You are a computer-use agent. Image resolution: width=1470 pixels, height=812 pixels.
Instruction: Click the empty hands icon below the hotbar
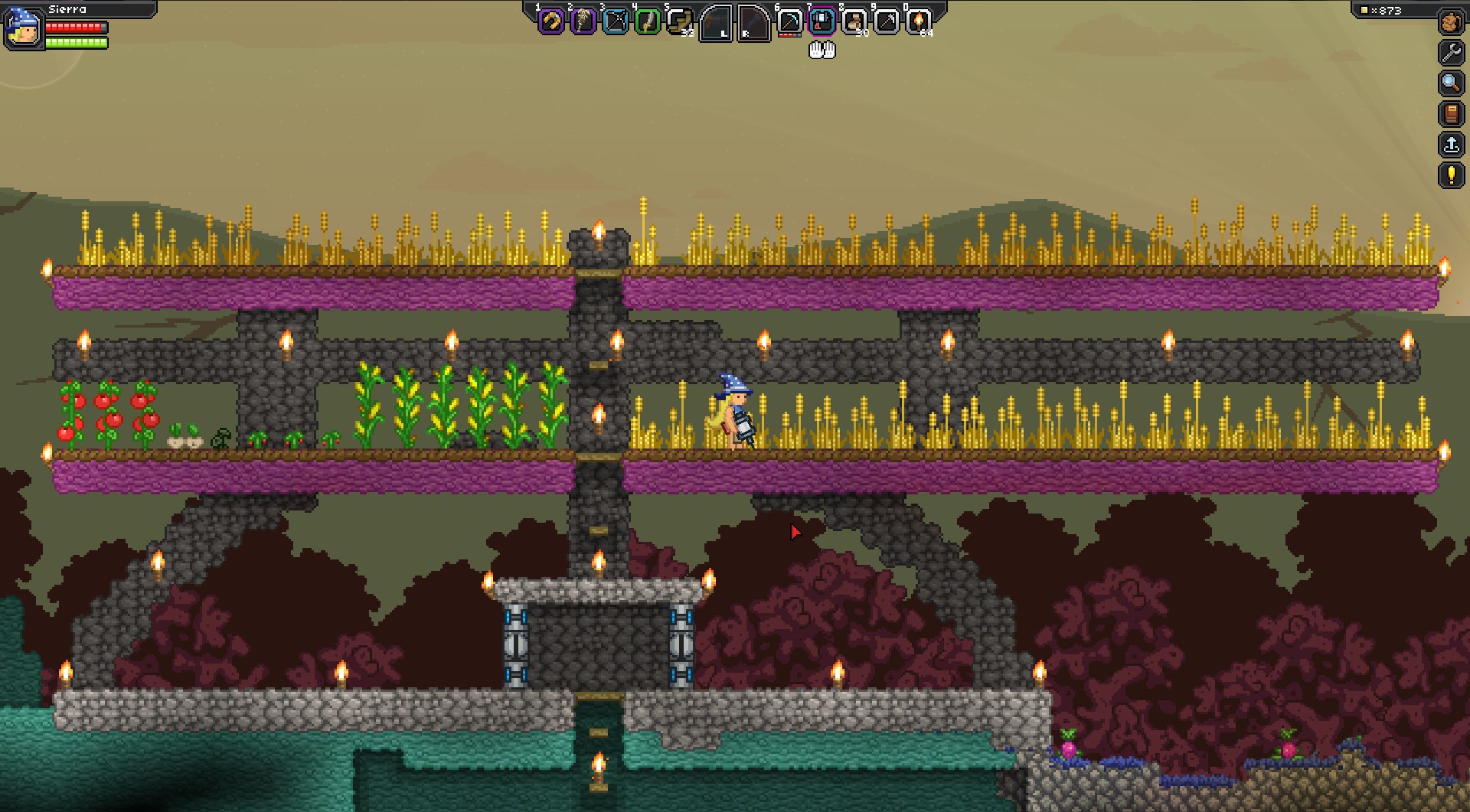pos(822,51)
